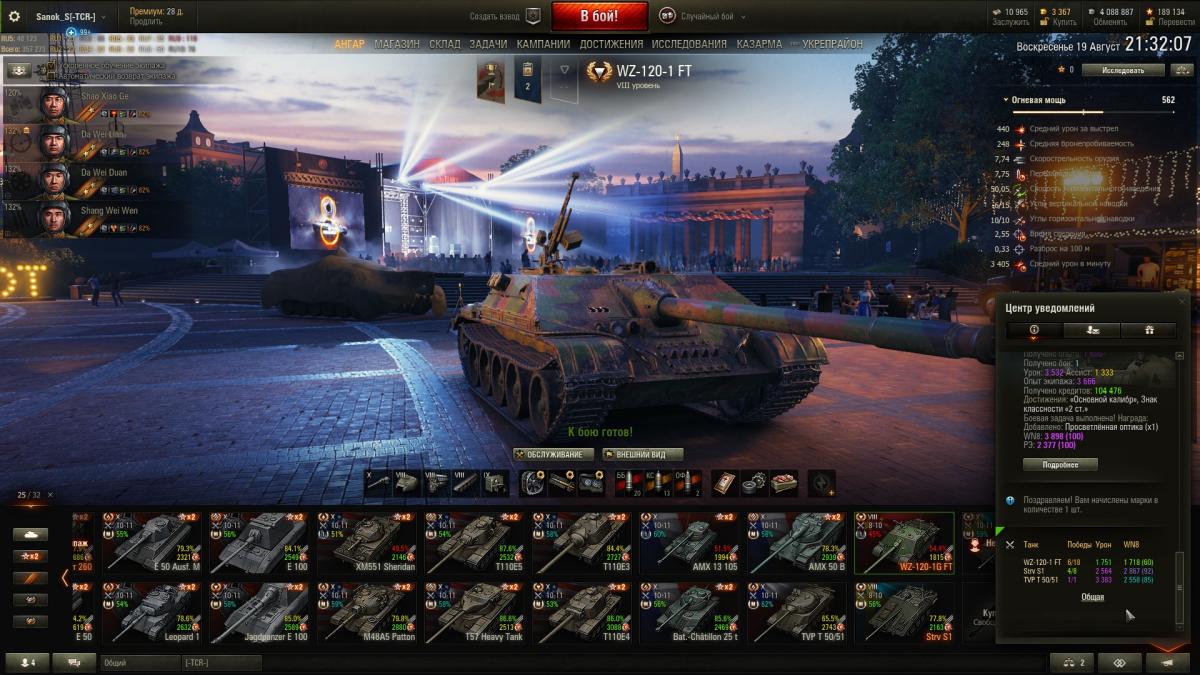Switch to the СКЛАД depot tab
The width and height of the screenshot is (1200, 675).
pyautogui.click(x=445, y=45)
